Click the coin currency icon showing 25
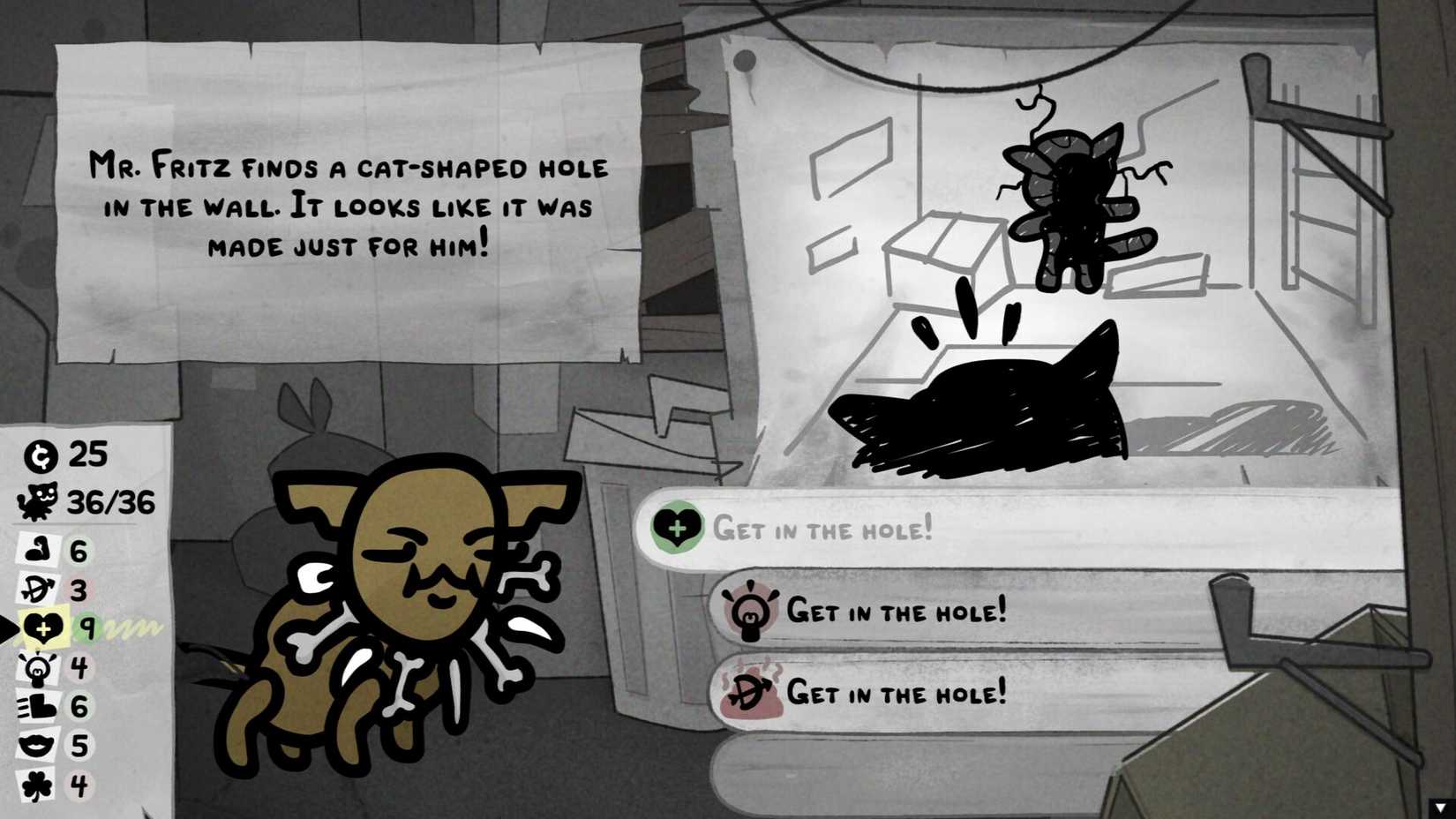The image size is (1456, 819). pyautogui.click(x=41, y=455)
